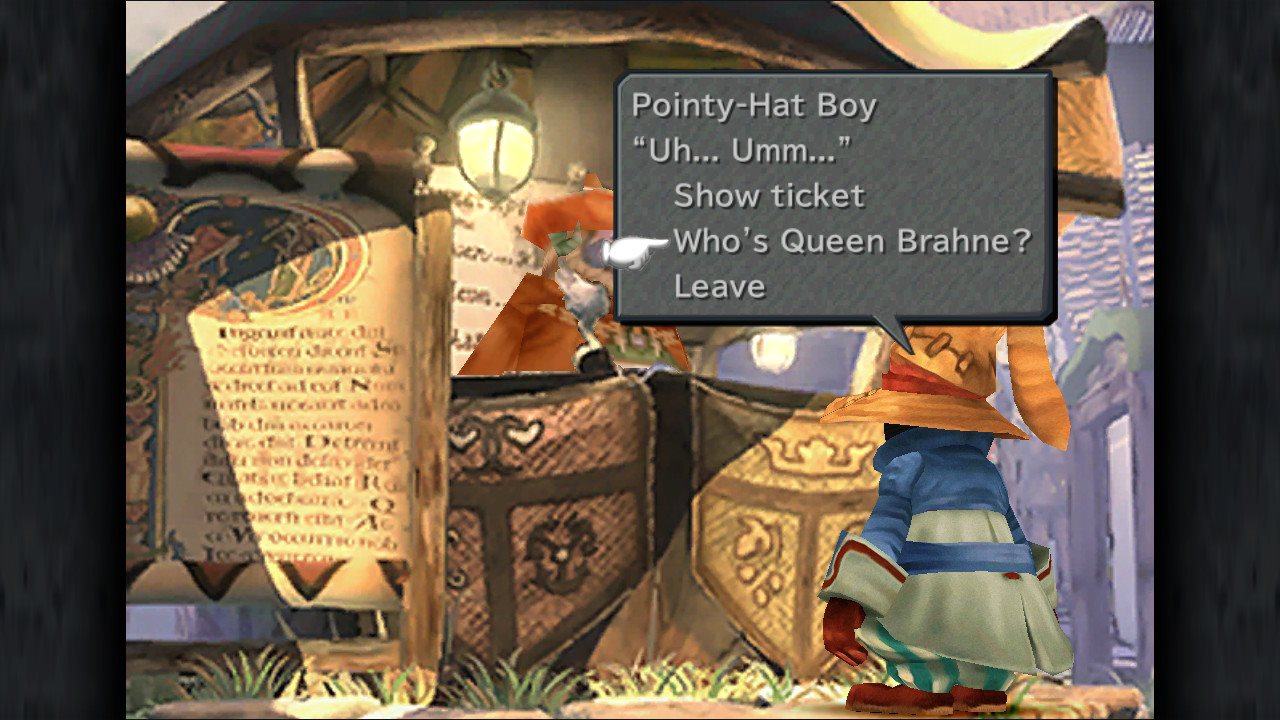Viewport: 1280px width, 720px height.
Task: Select the Show ticket option
Action: pos(768,195)
